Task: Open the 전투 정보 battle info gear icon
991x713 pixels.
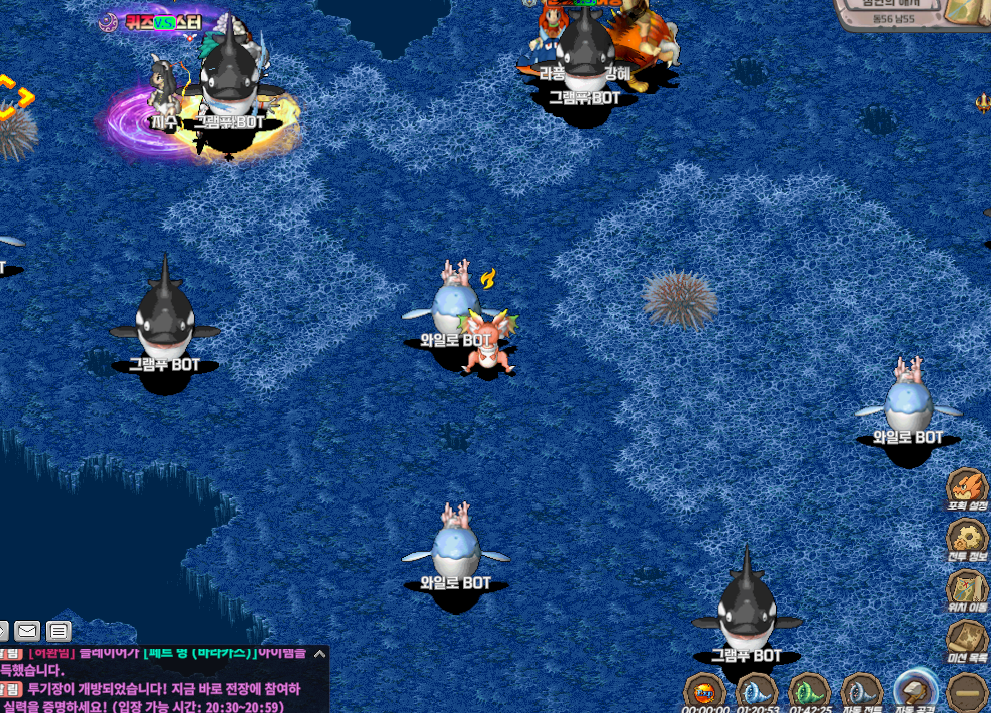Action: [966, 539]
